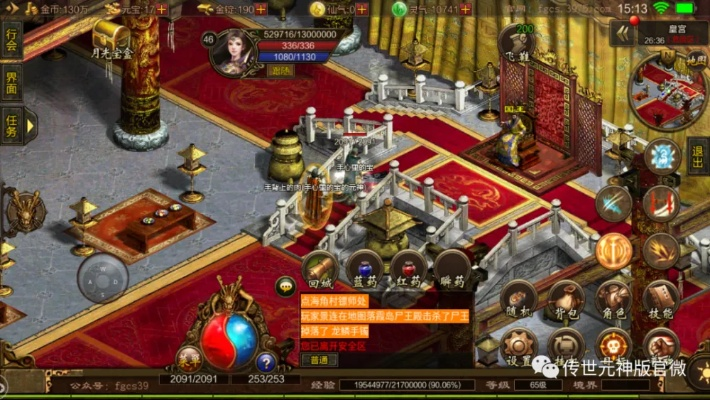Open the 菜单 menu button by the orb
Viewport: 710px width, 400px height.
pos(186,357)
